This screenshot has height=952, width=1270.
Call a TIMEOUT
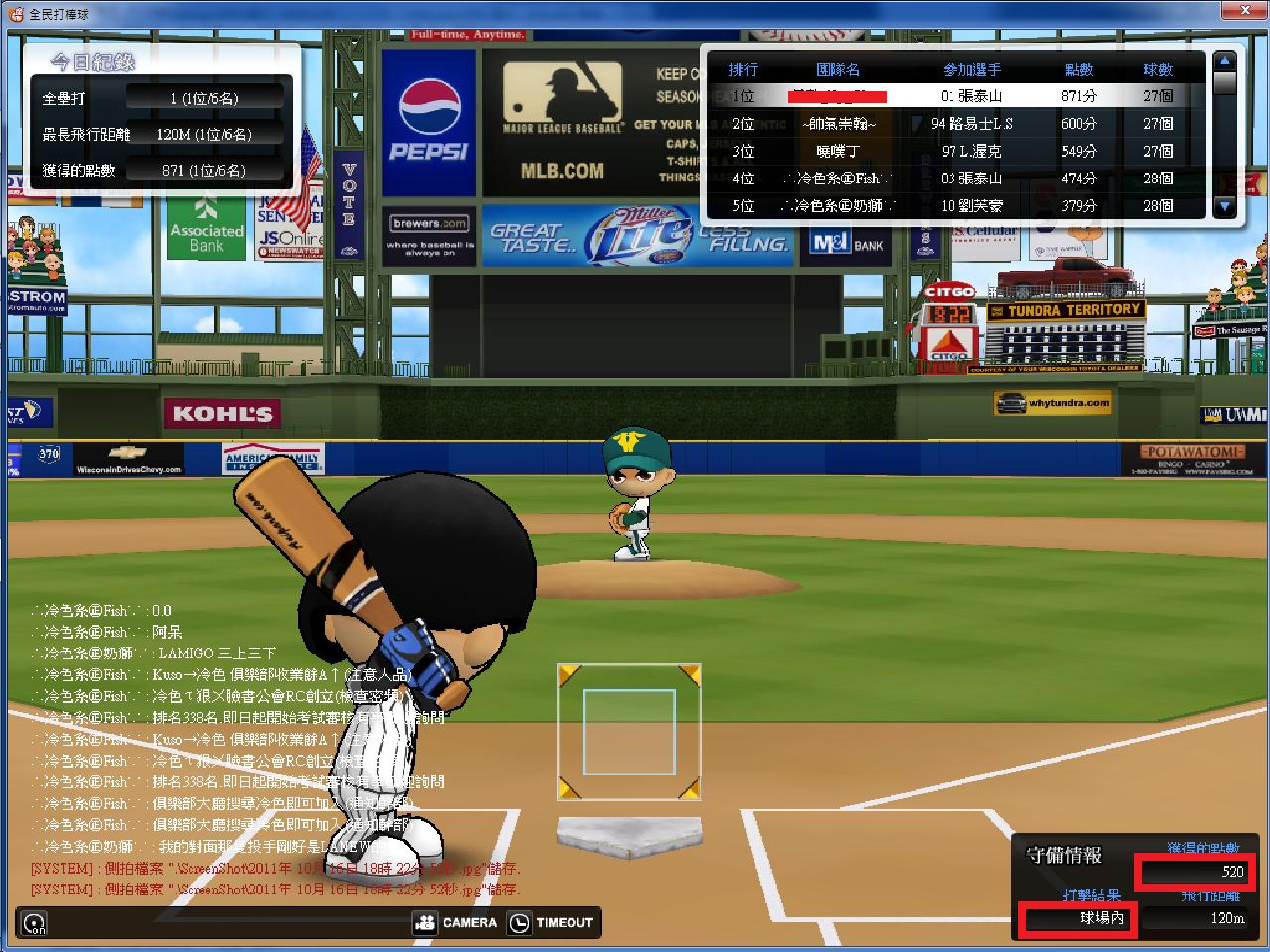(552, 922)
